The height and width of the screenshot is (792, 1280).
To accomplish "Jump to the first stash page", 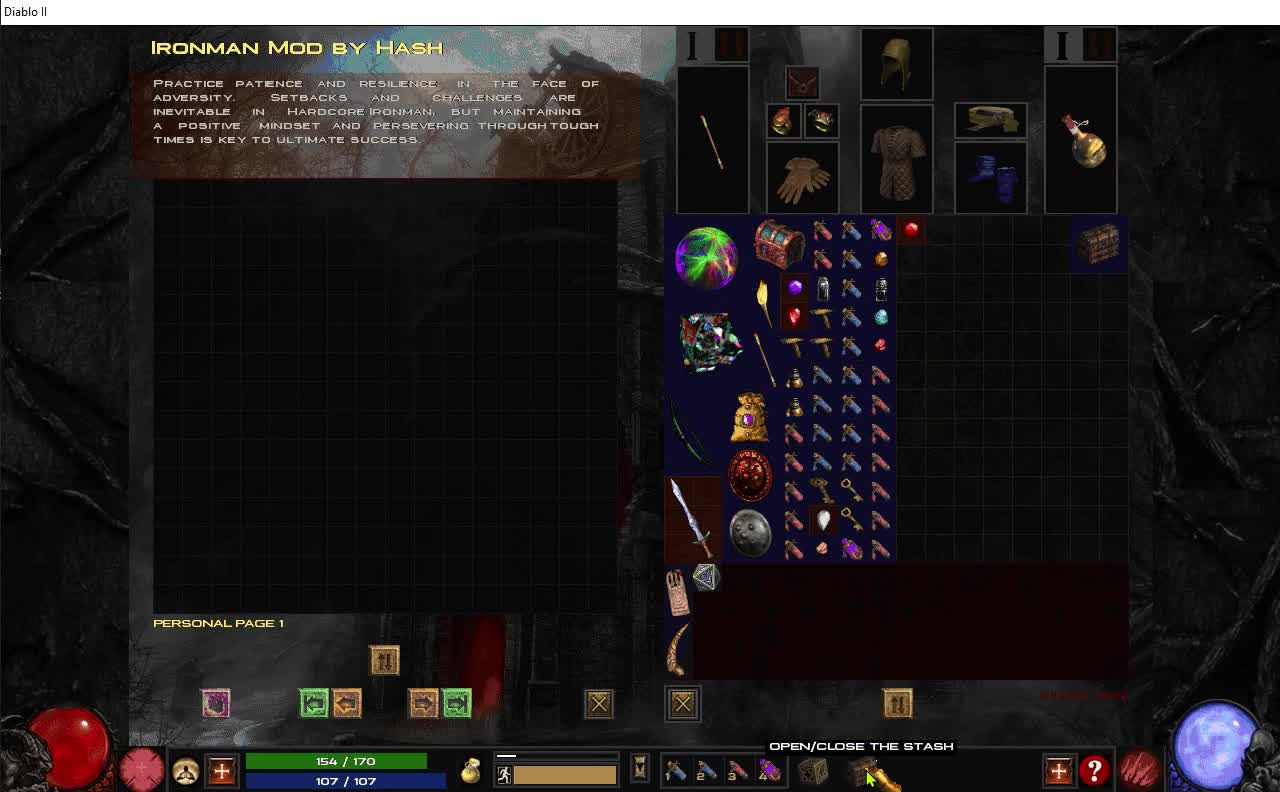I will (x=311, y=703).
